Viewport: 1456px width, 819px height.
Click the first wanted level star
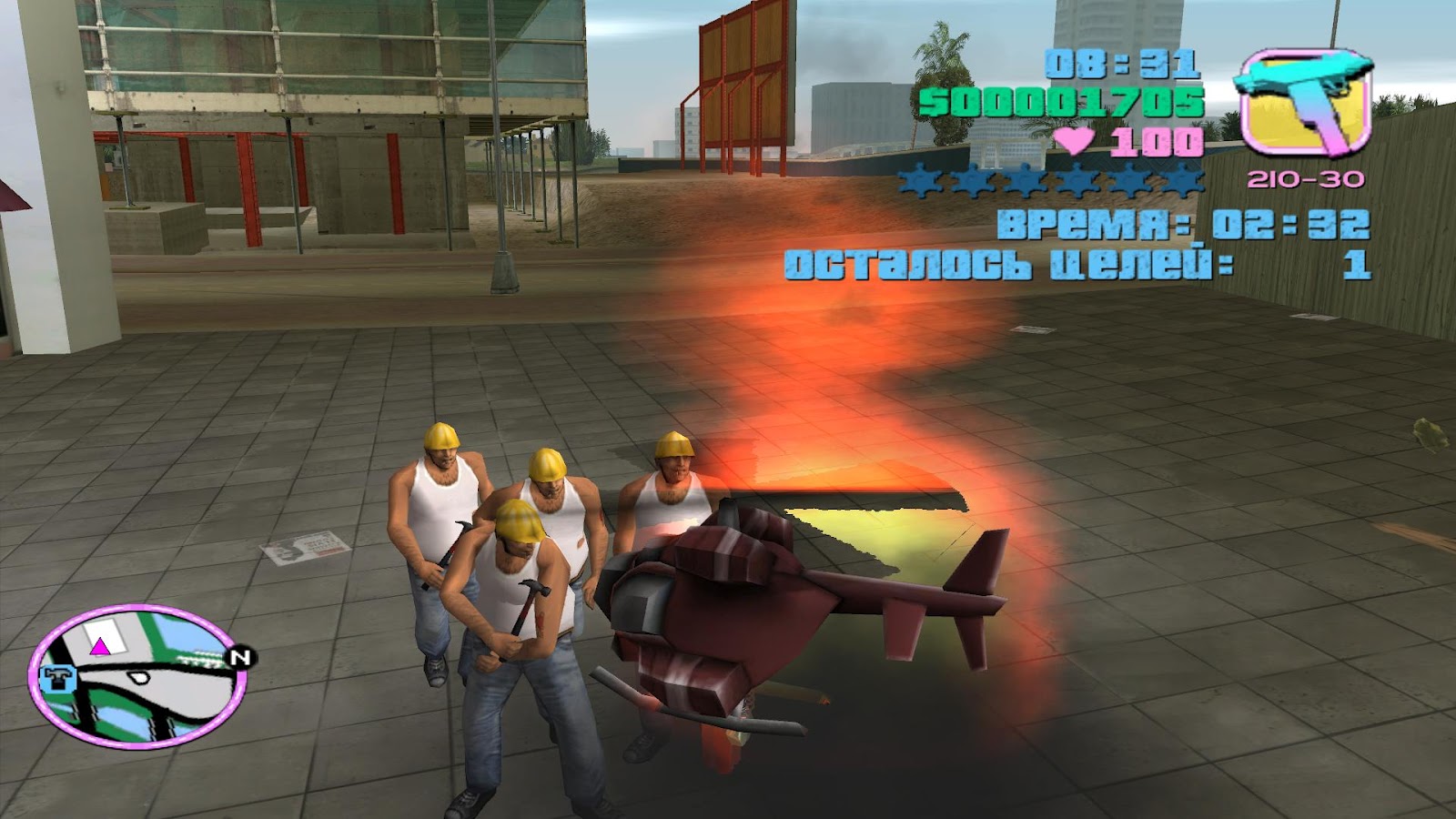point(920,182)
